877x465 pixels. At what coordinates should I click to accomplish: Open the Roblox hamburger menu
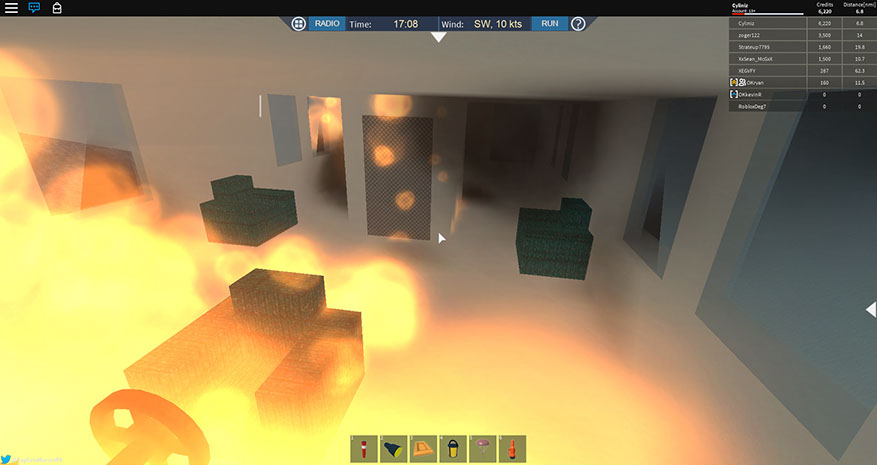[11, 7]
